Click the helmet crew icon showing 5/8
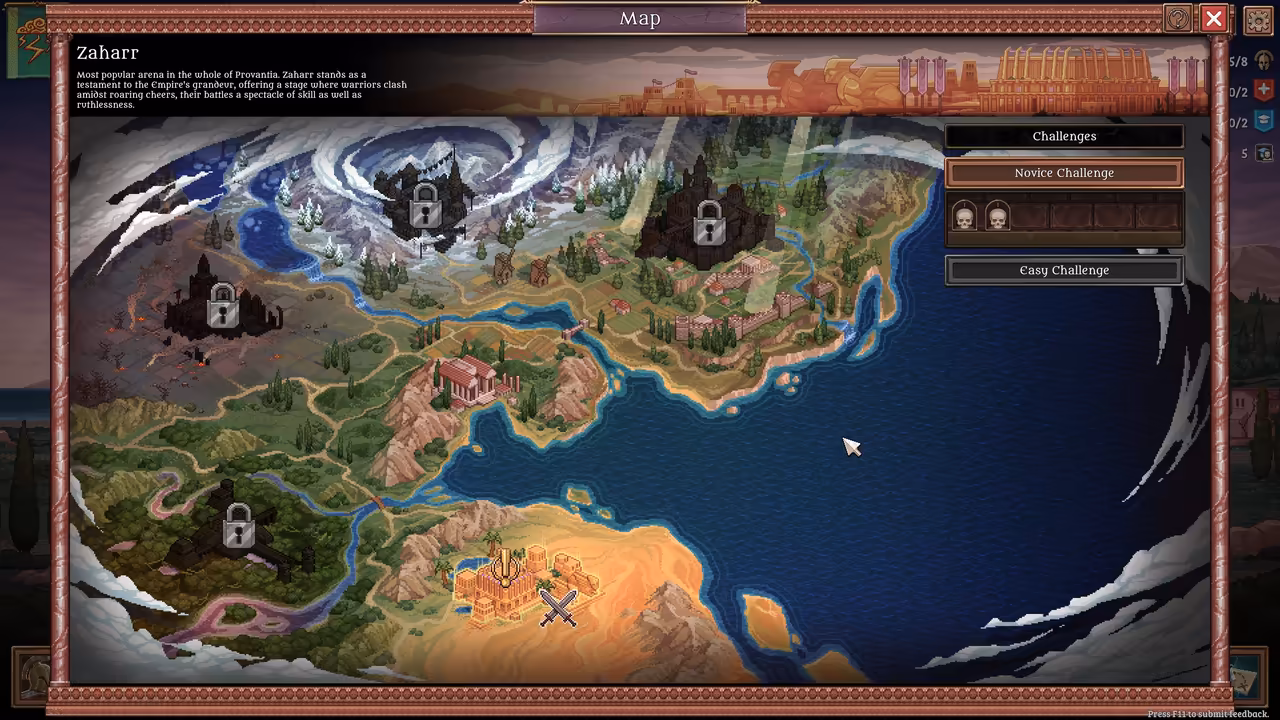The image size is (1280, 720). 1262,61
